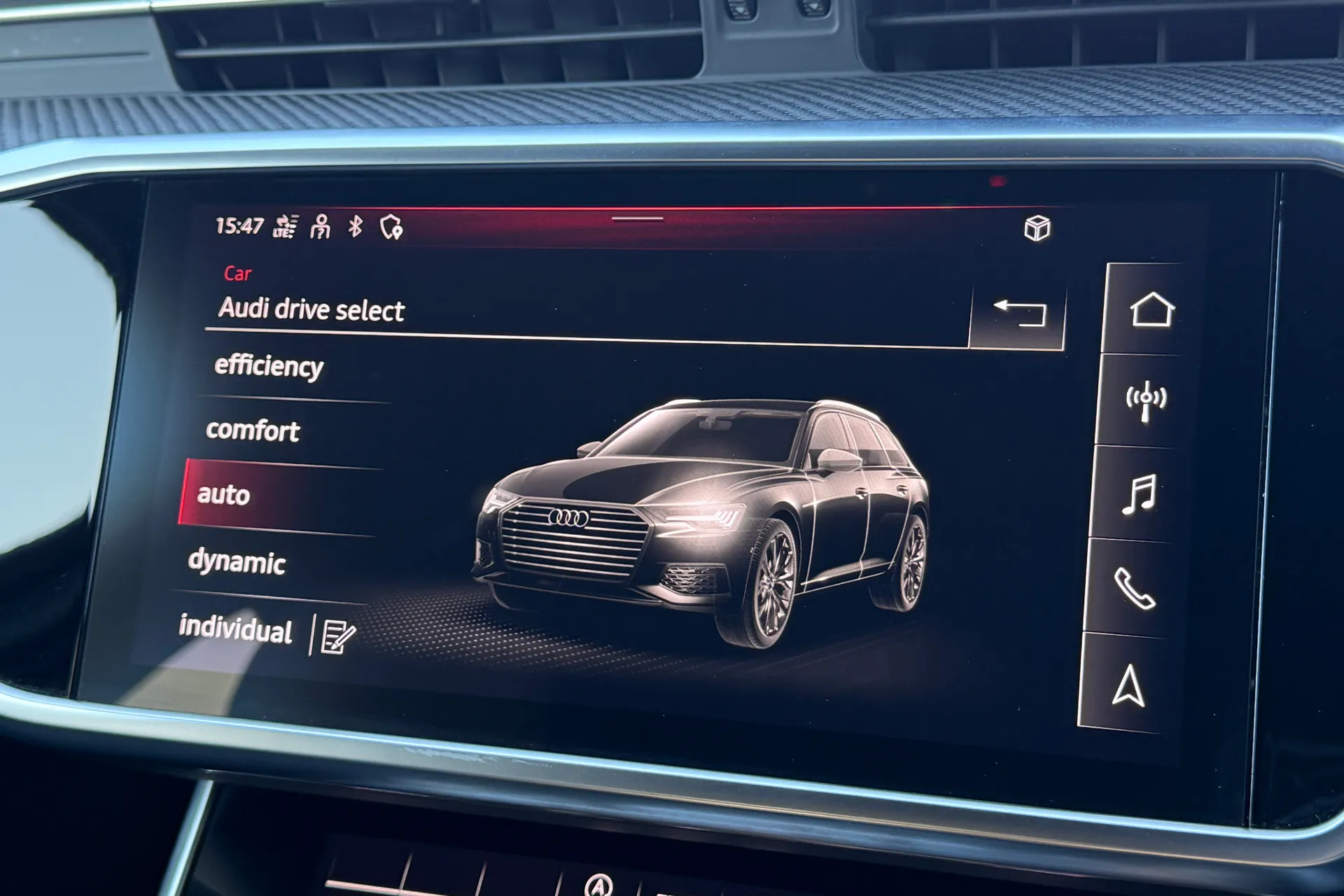Open the Car menu heading
1344x896 pixels.
(238, 274)
